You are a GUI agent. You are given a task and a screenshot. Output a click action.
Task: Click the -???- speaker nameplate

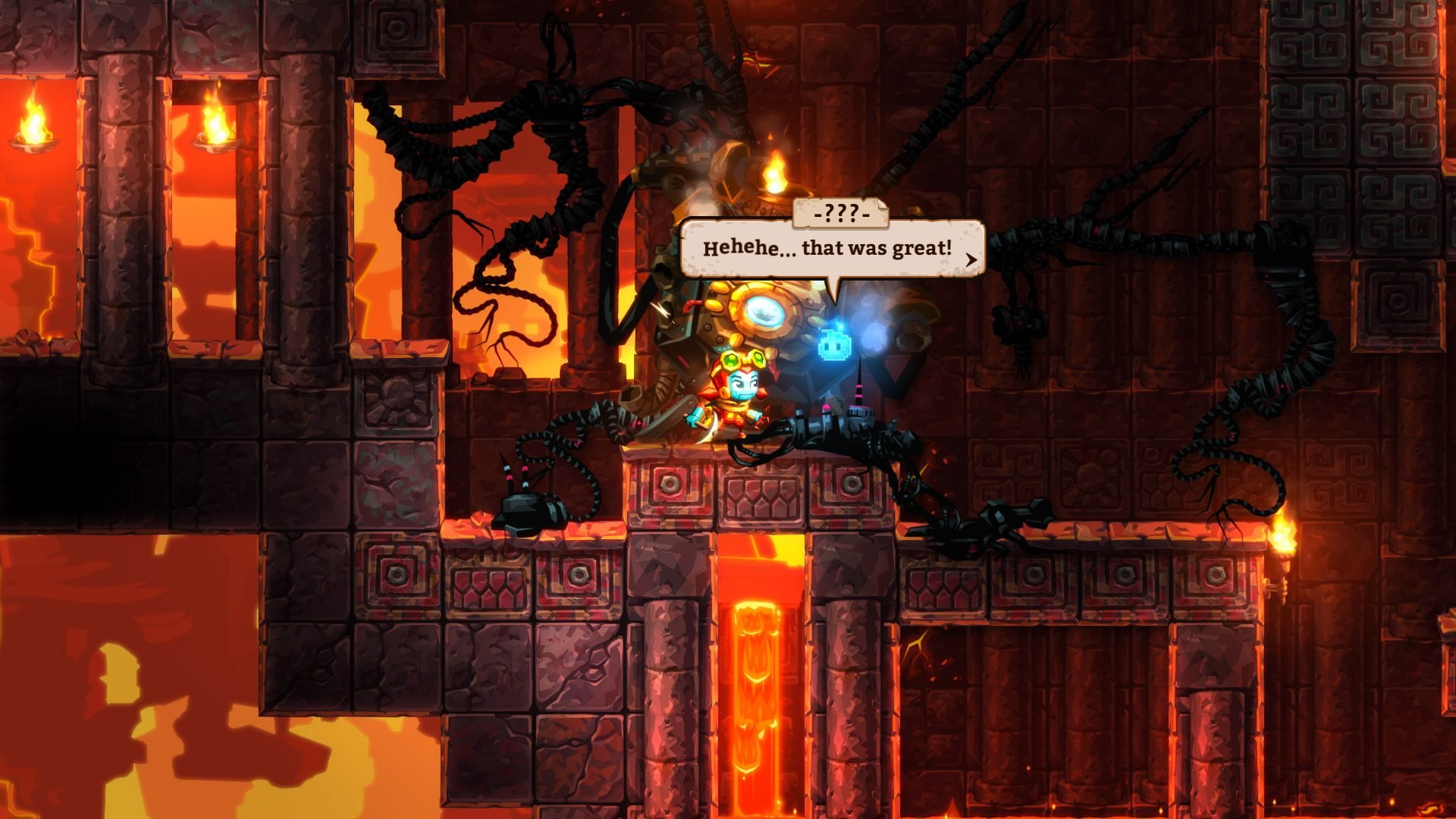[839, 215]
